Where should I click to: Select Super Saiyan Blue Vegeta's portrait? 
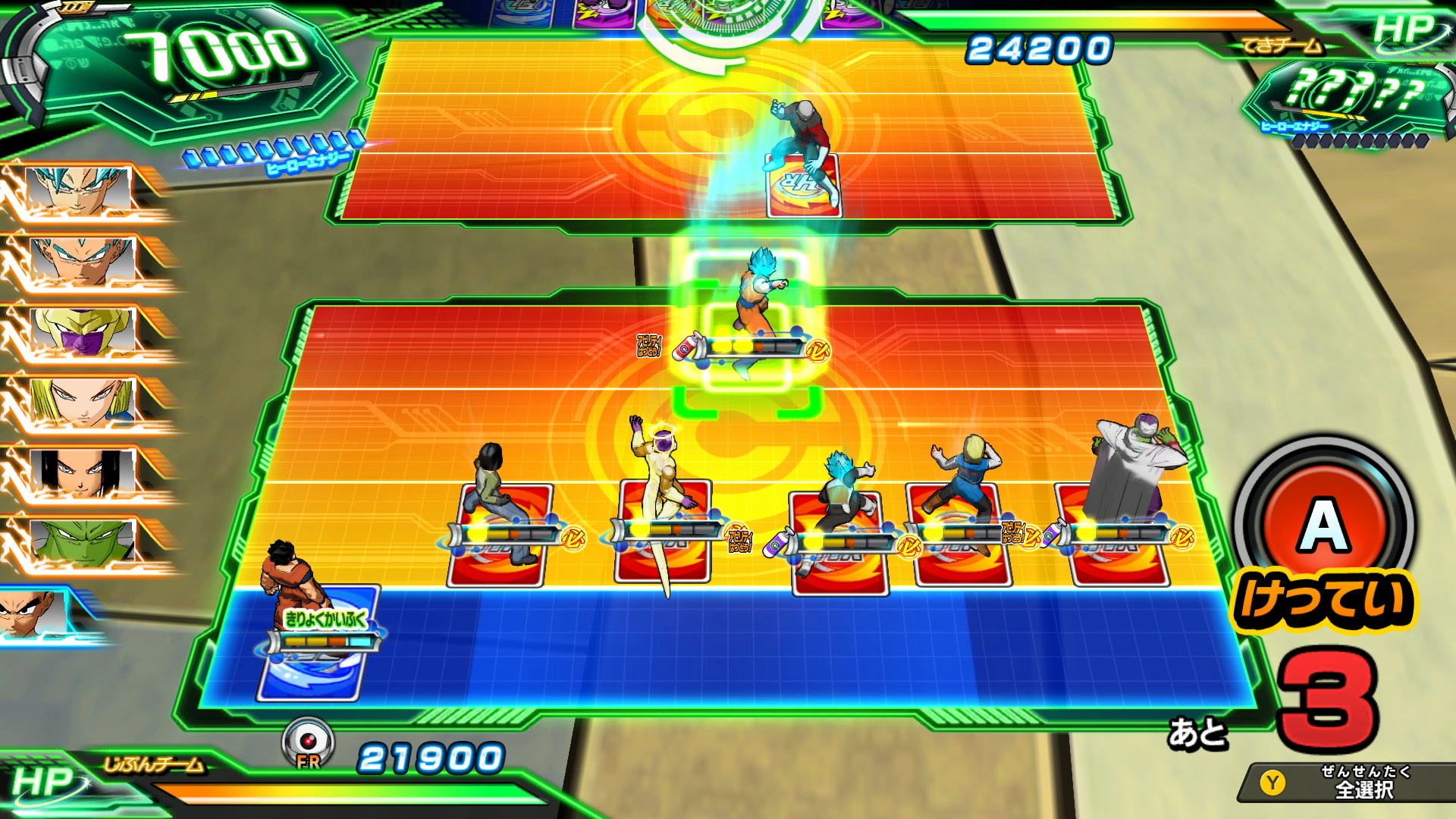[x=82, y=260]
